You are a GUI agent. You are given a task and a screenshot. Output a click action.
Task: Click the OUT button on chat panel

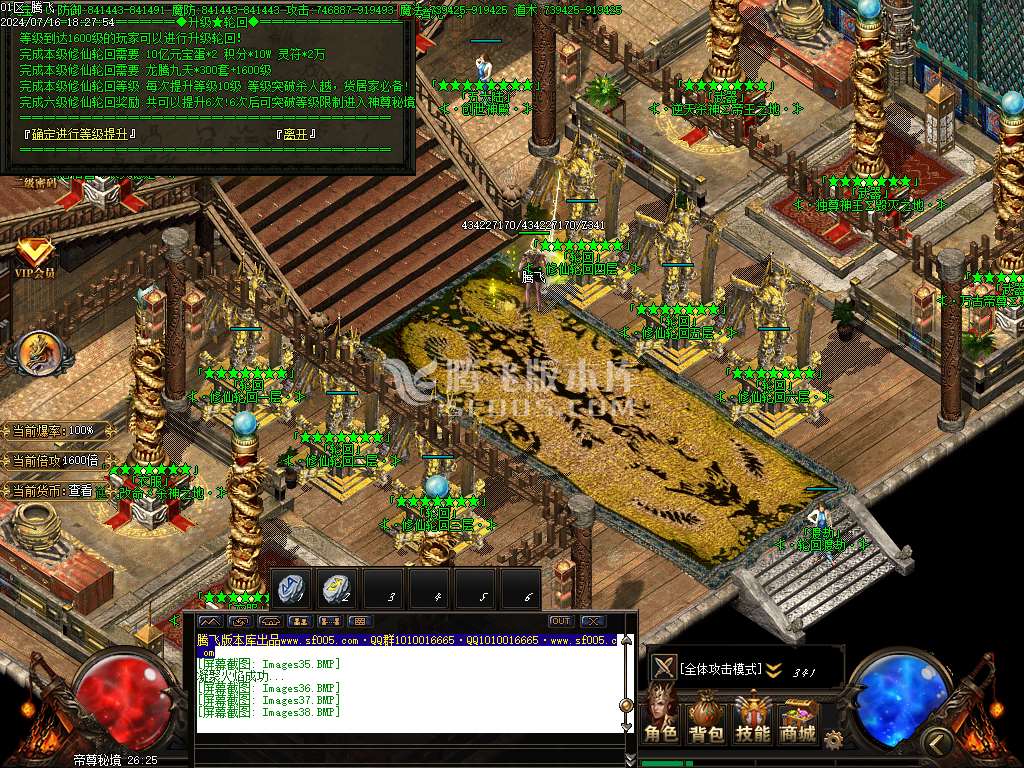coord(561,621)
